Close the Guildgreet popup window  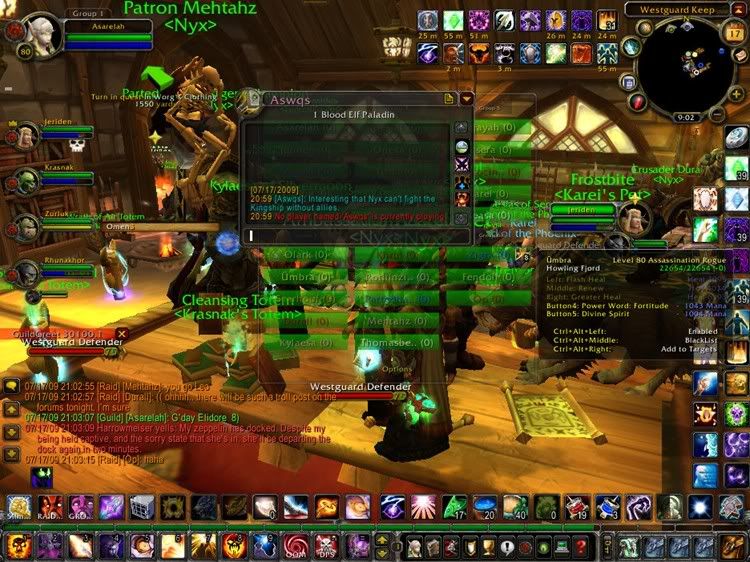[x=122, y=333]
